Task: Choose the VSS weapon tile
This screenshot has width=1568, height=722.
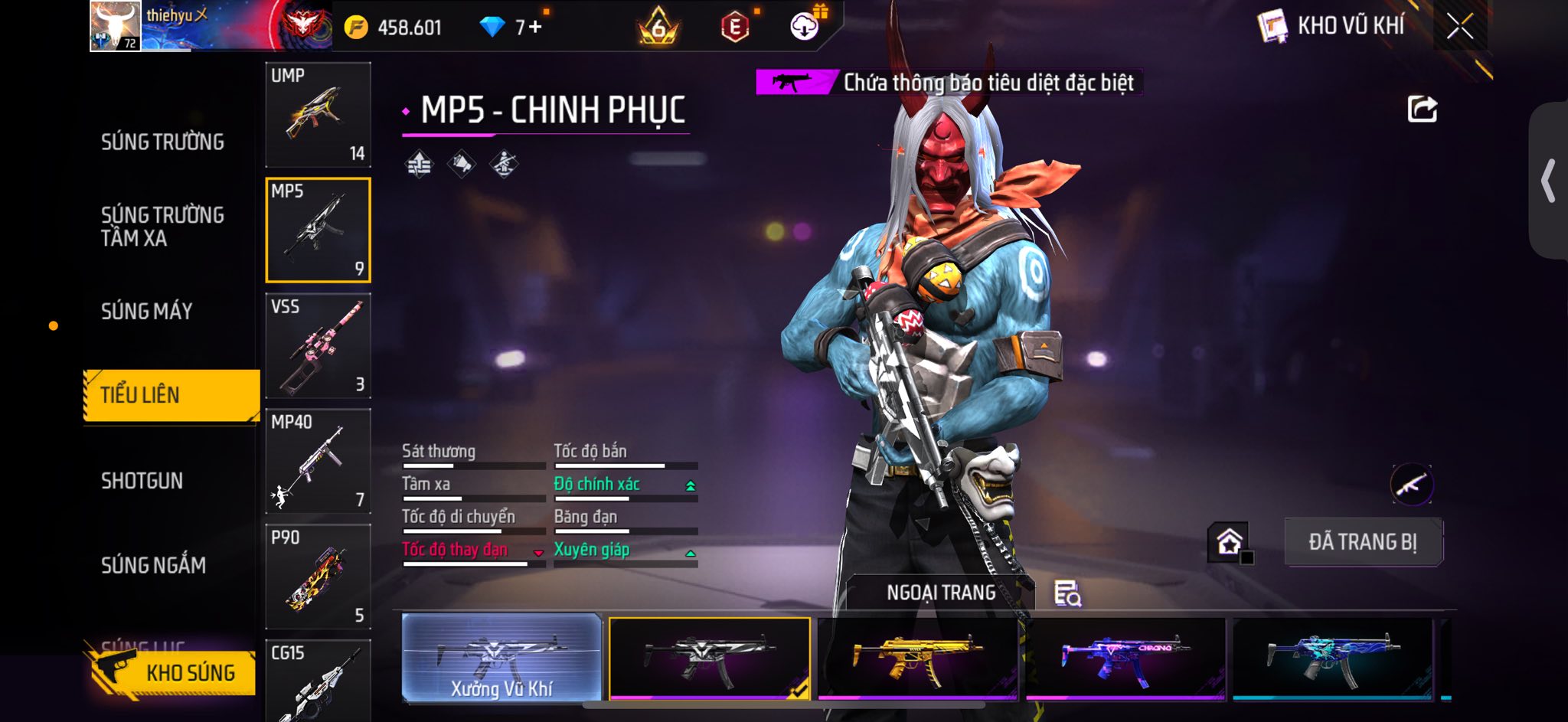Action: [x=318, y=346]
